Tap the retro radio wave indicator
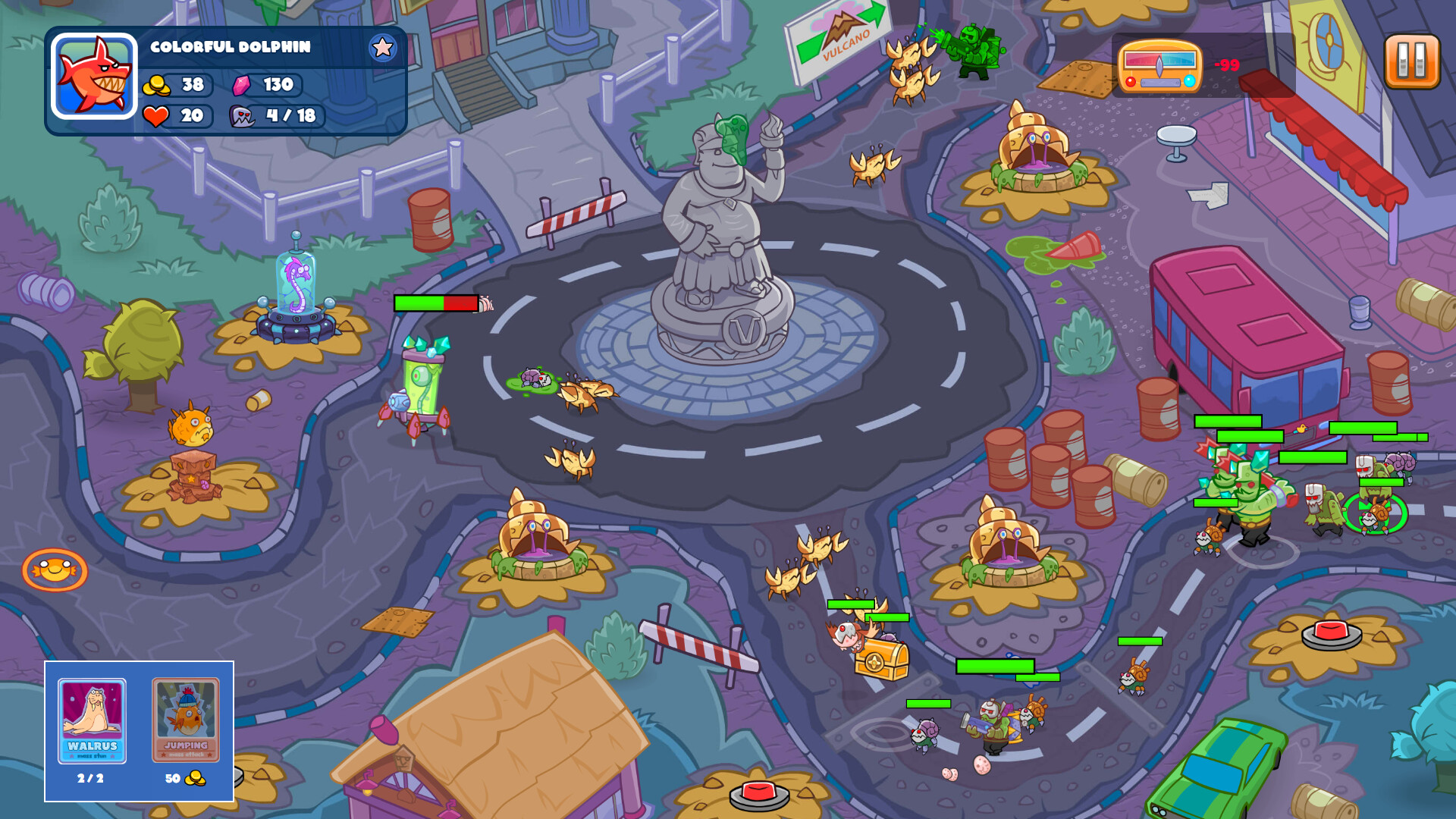 1159,66
